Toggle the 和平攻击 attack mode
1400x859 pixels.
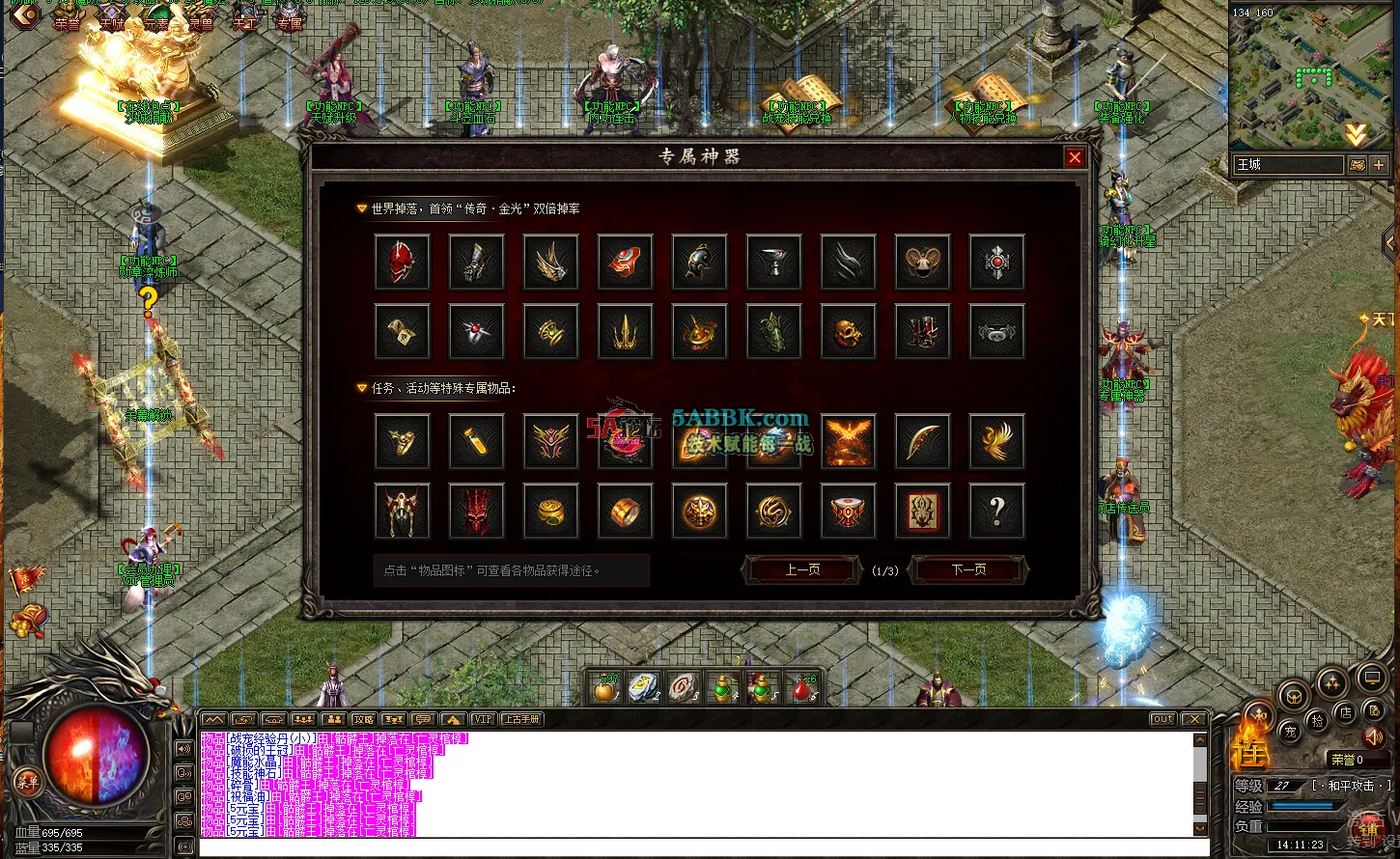coord(1351,786)
